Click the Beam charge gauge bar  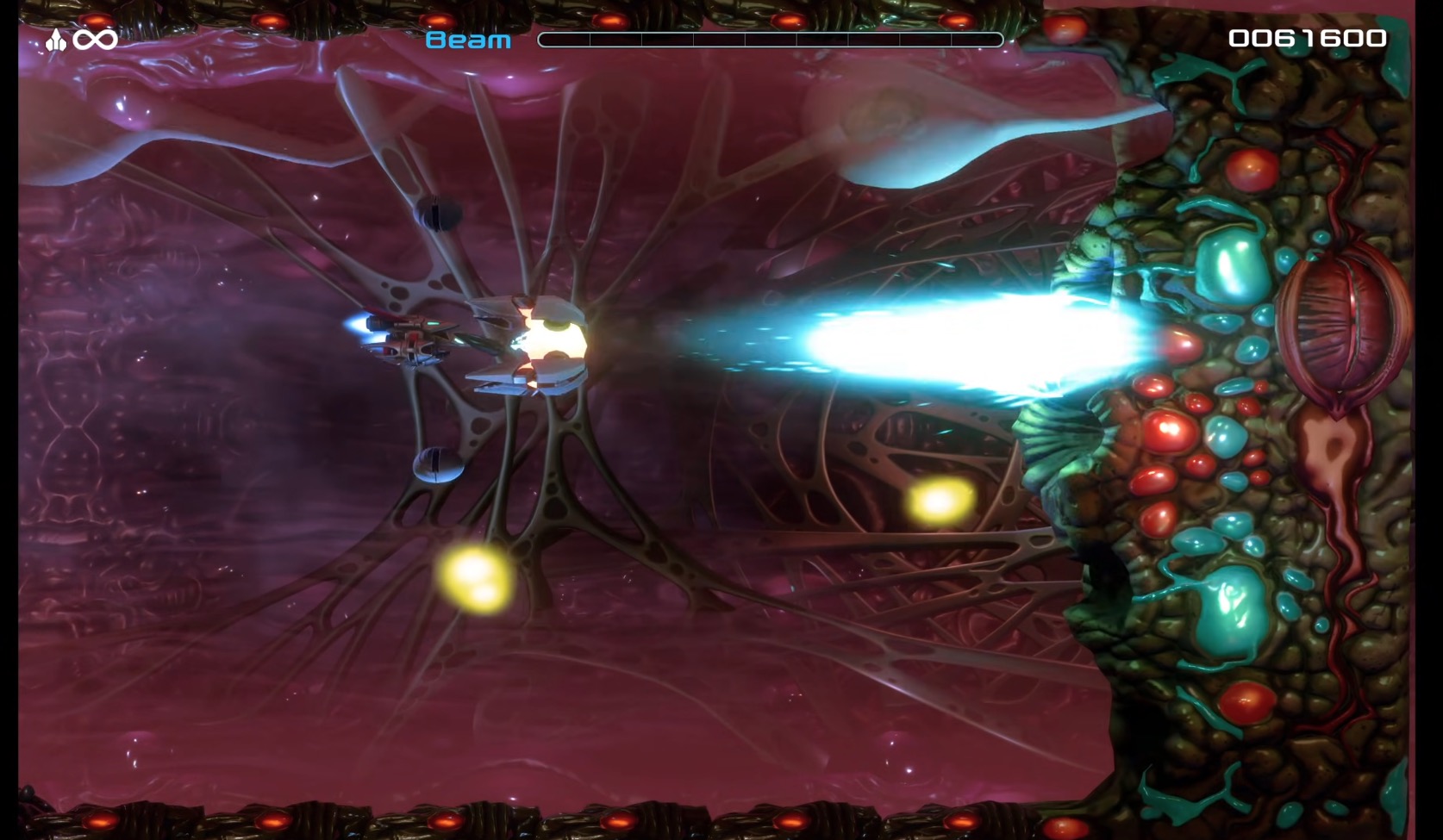[x=771, y=39]
